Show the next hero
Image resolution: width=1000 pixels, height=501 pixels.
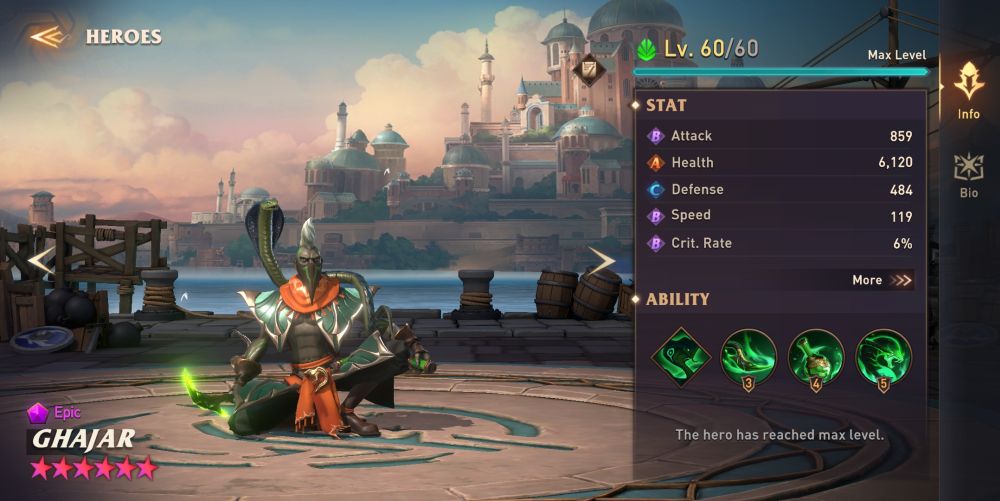coord(601,262)
